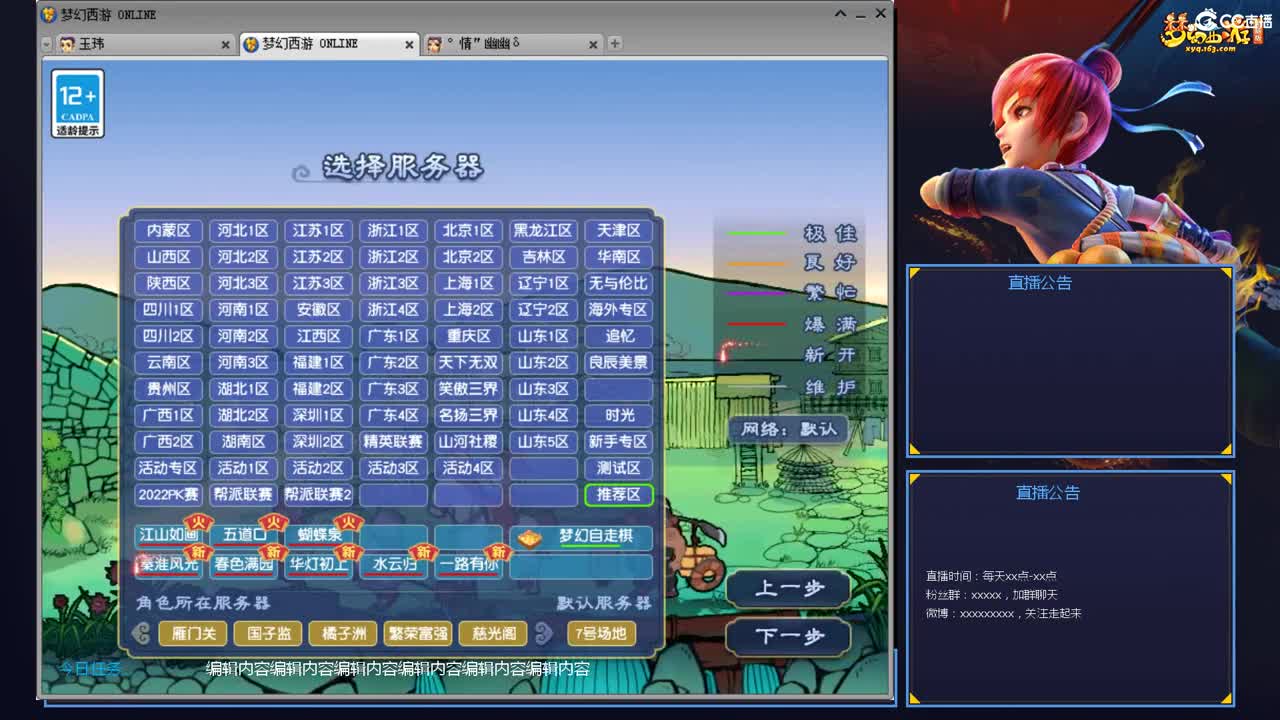Click the 新 new badge on 水云归
Viewport: 1280px width, 720px height.
pyautogui.click(x=422, y=553)
